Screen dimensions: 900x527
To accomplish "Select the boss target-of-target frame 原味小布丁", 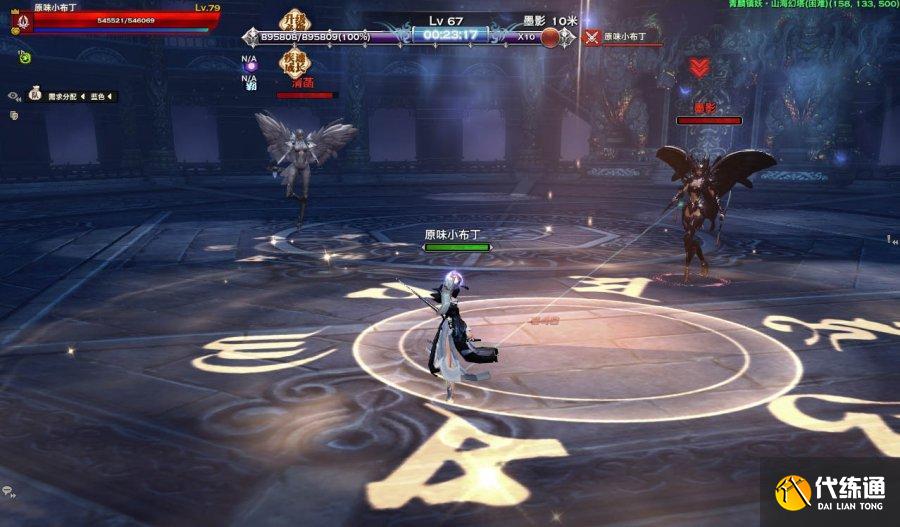I will click(x=625, y=38).
